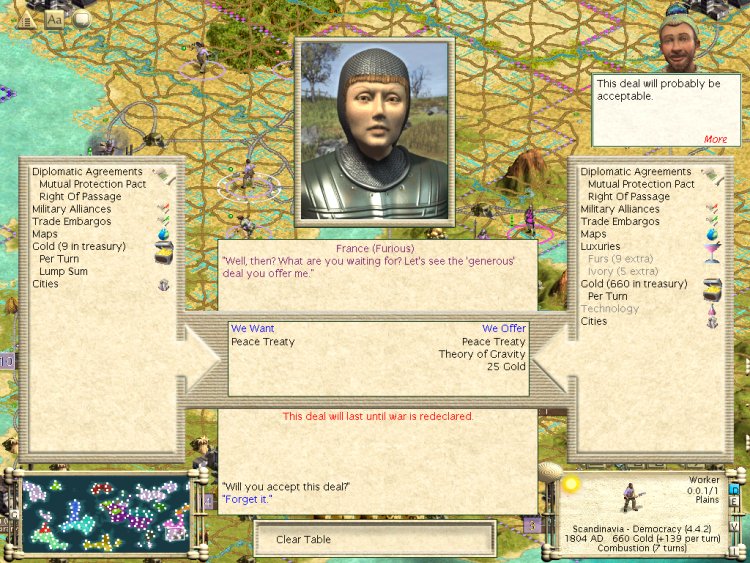
Task: Open the pyramid main menu icon
Action: [27, 17]
